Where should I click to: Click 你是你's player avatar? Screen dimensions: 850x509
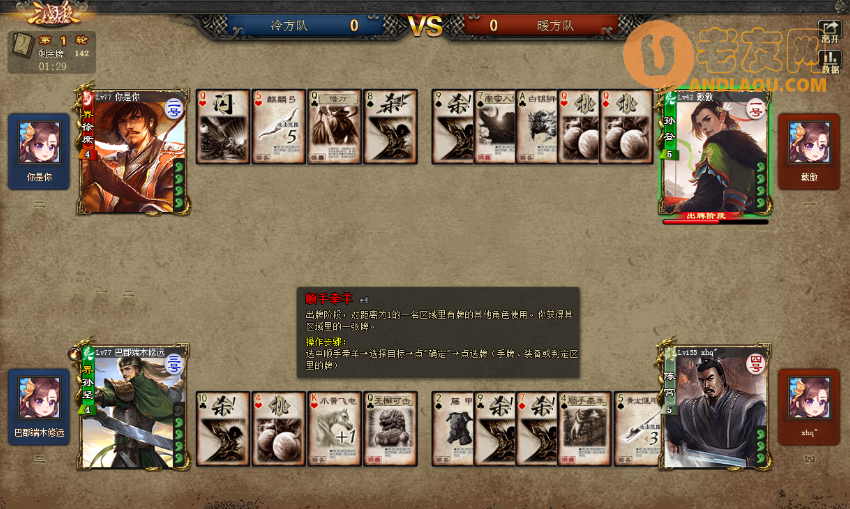click(x=39, y=143)
